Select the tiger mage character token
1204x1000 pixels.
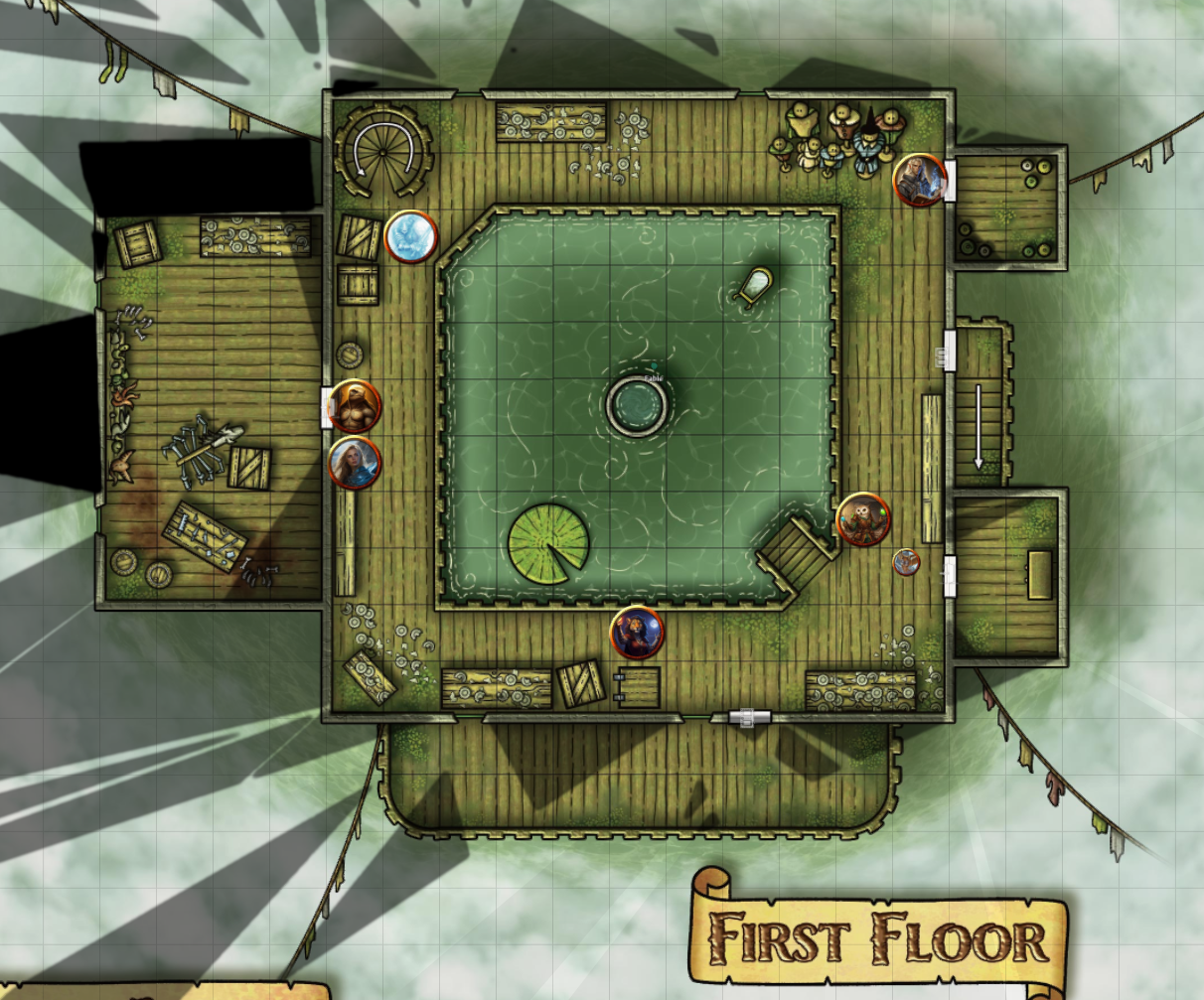coord(637,633)
